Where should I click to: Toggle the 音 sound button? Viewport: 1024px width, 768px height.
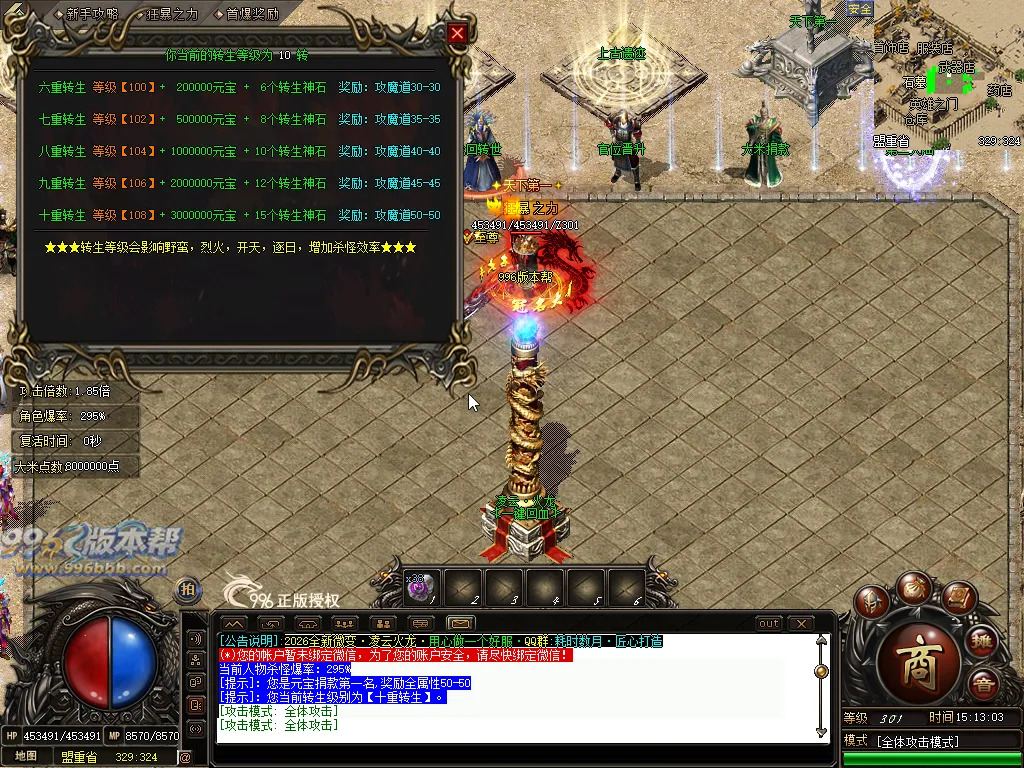(x=982, y=685)
